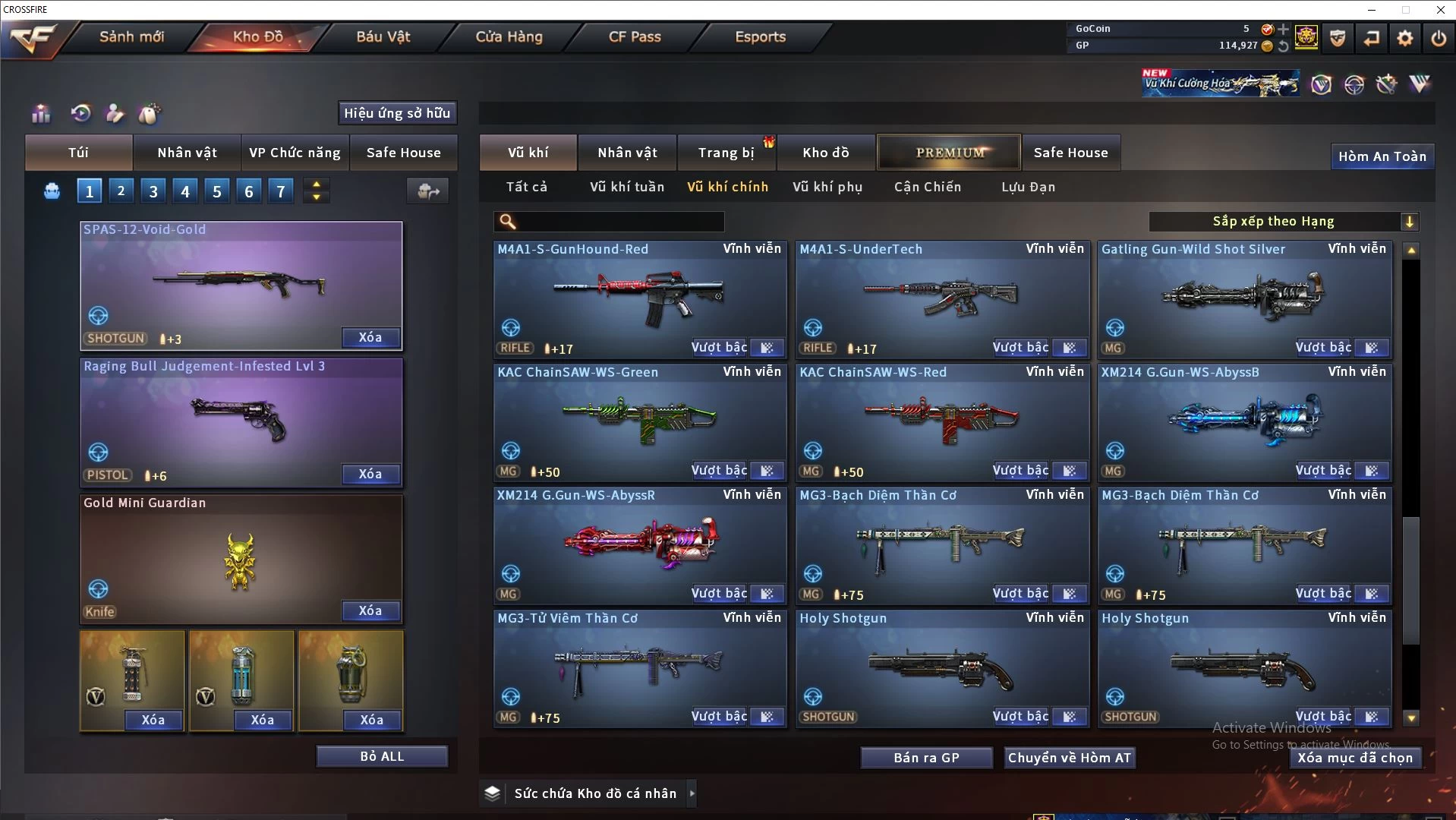Select the M4A1-S-GunHound-Red weapon card
The width and height of the screenshot is (1456, 820).
coord(639,298)
